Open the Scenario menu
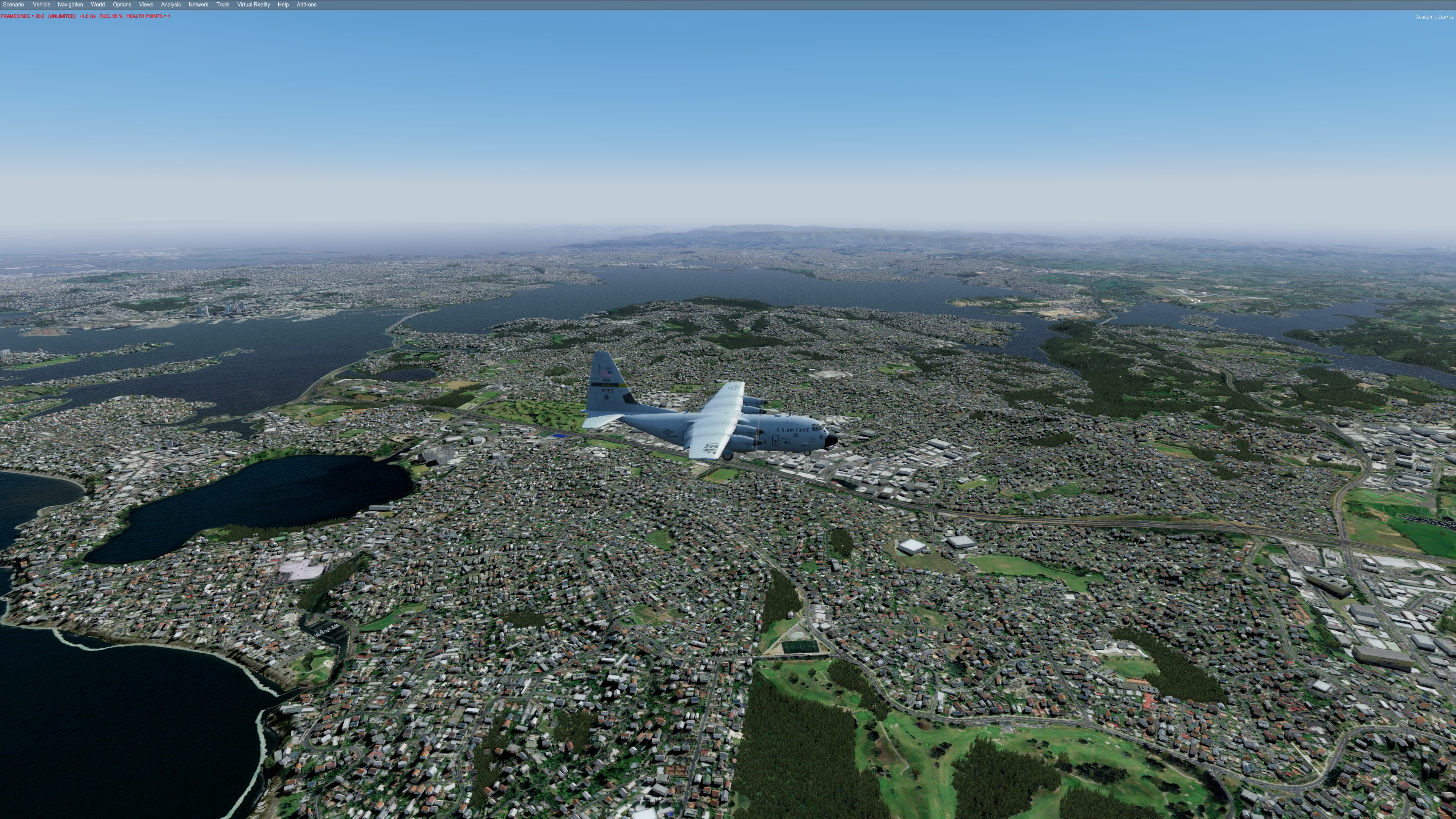Image resolution: width=1456 pixels, height=819 pixels. point(14,5)
